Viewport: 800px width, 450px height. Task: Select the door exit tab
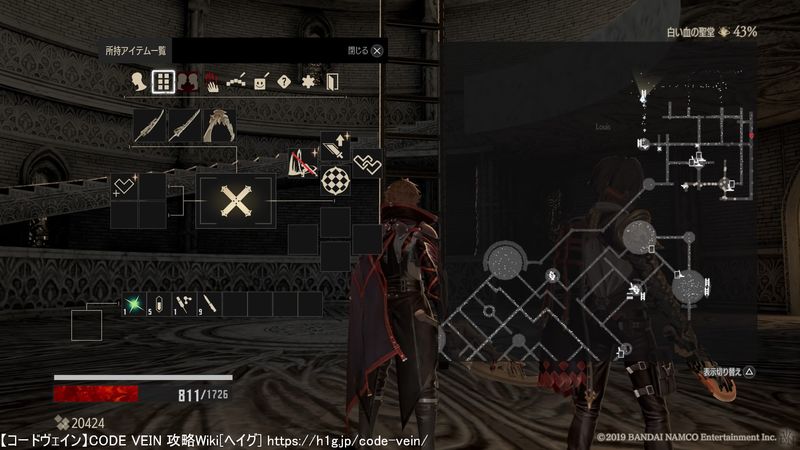(333, 82)
